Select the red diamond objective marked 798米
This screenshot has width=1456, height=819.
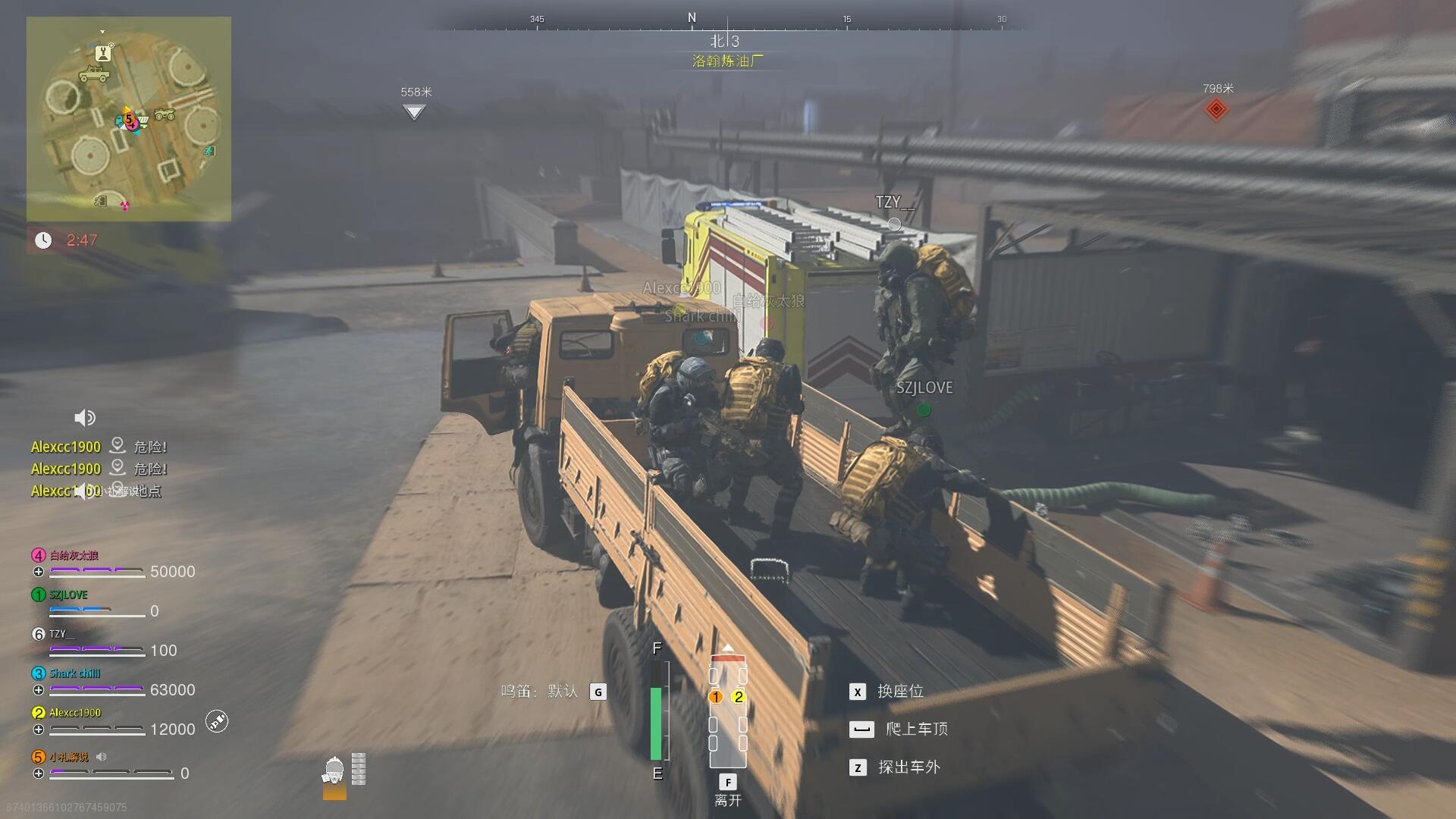tap(1216, 109)
